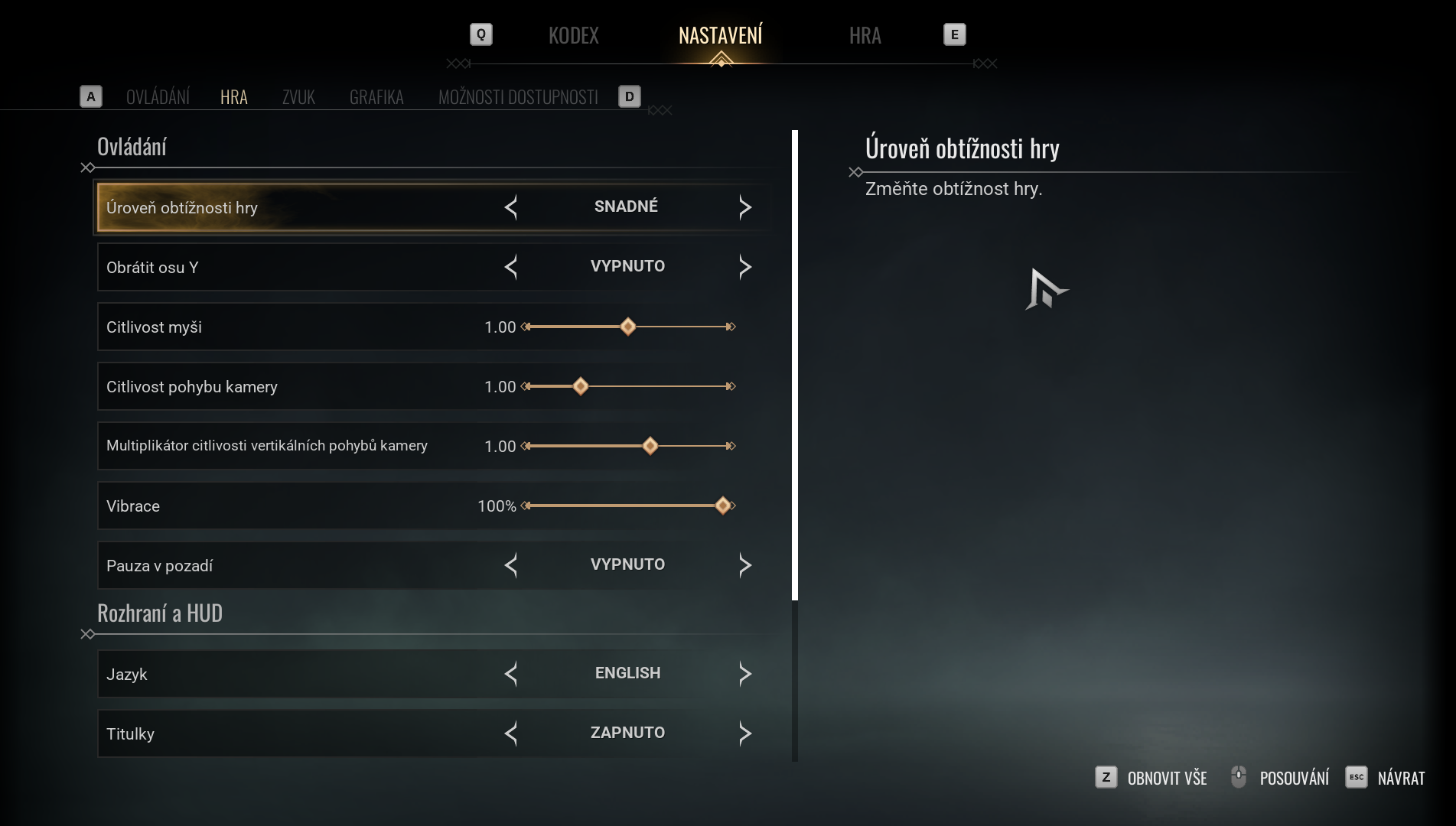The image size is (1456, 826).
Task: Toggle Obrátit osu Y with right arrow
Action: [x=745, y=267]
